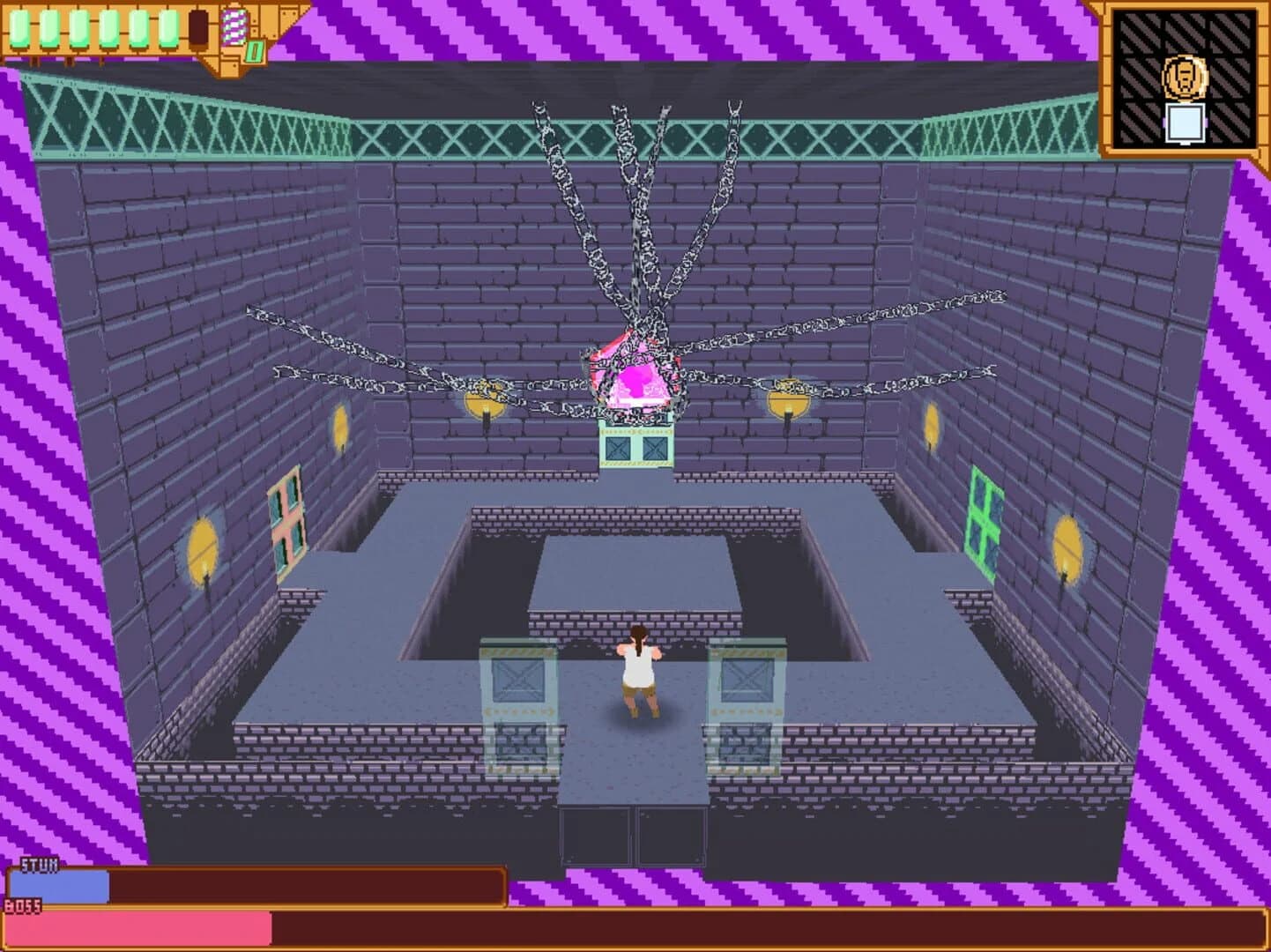Click the first green health capsule
Viewport: 1271px width, 952px height.
click(19, 27)
